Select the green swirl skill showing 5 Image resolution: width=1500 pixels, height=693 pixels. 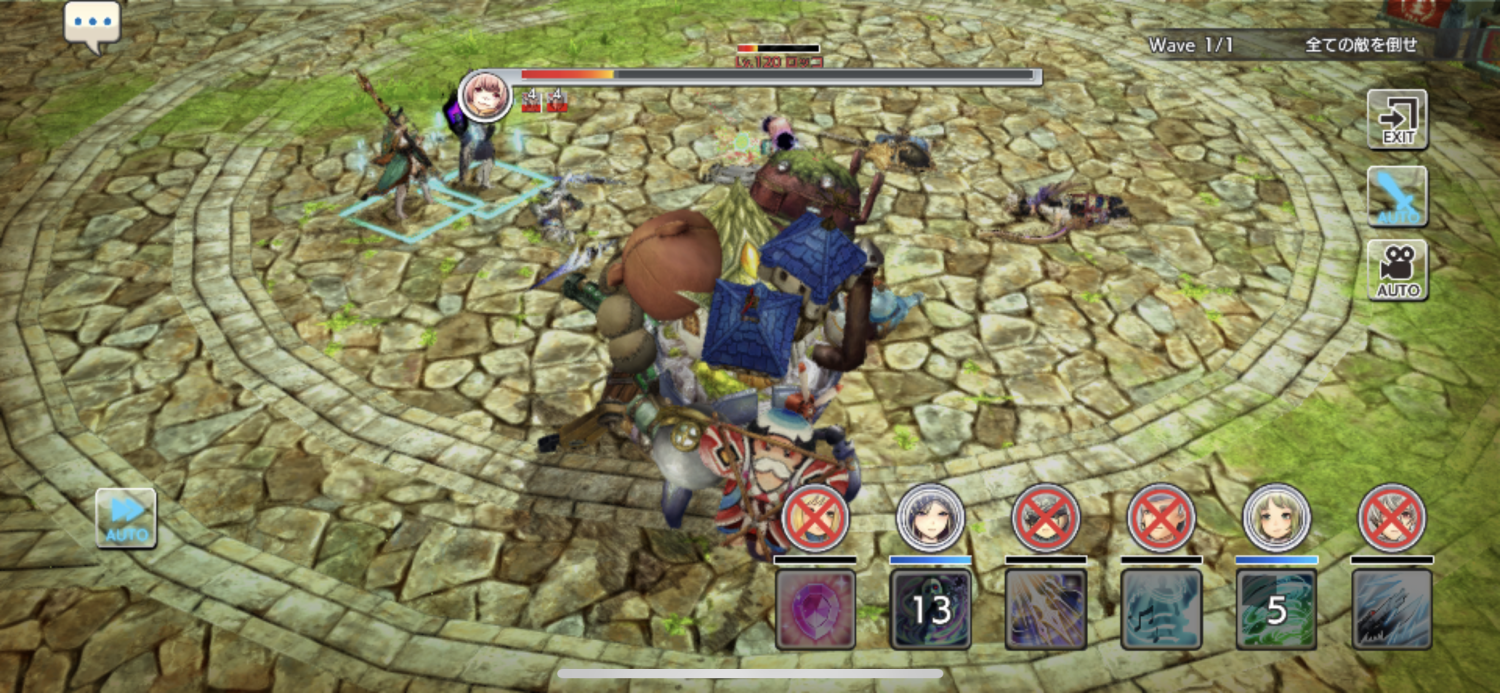[x=1276, y=609]
